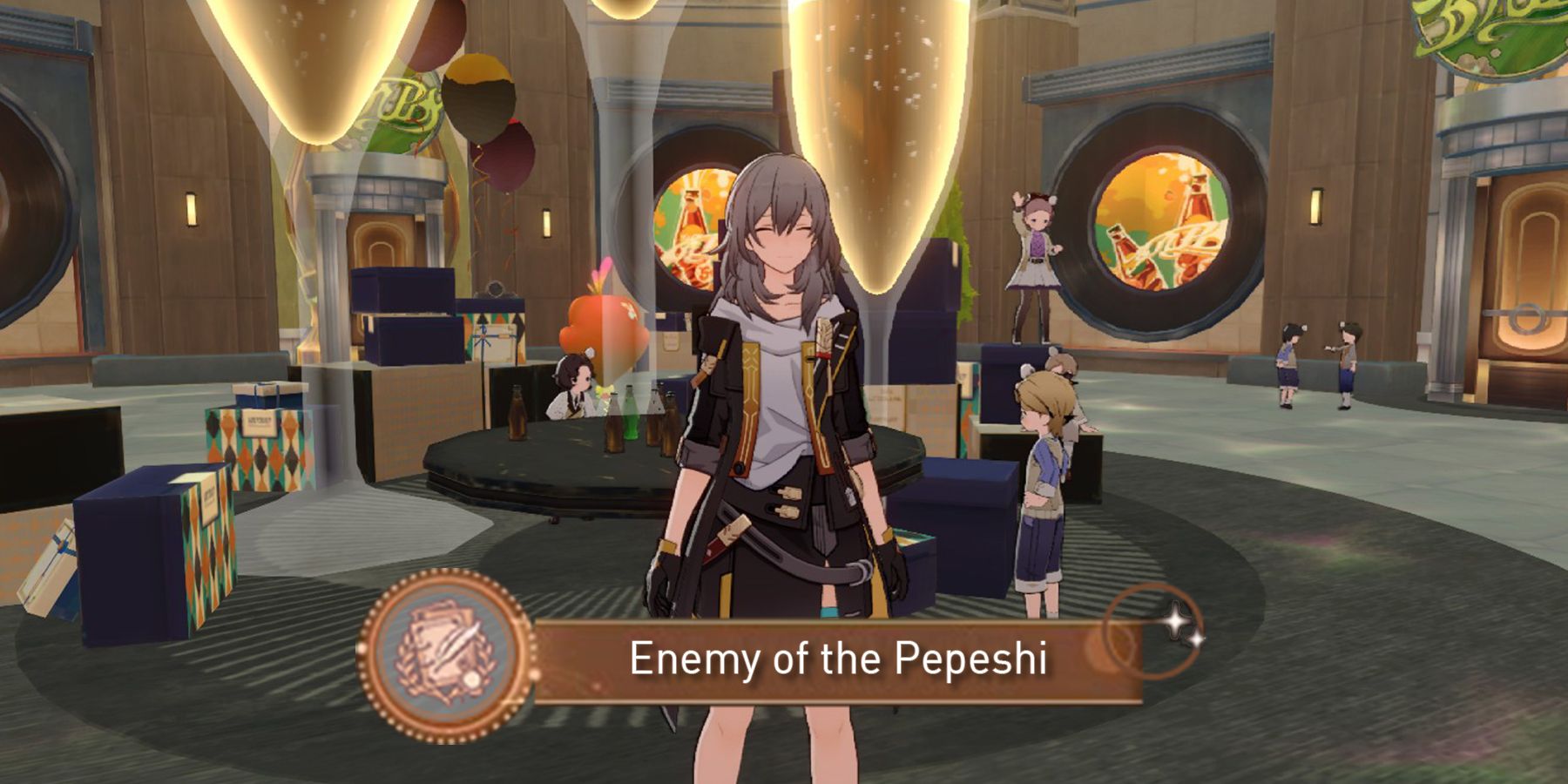1568x784 pixels.
Task: Click the bronze achievement medal icon
Action: click(445, 654)
